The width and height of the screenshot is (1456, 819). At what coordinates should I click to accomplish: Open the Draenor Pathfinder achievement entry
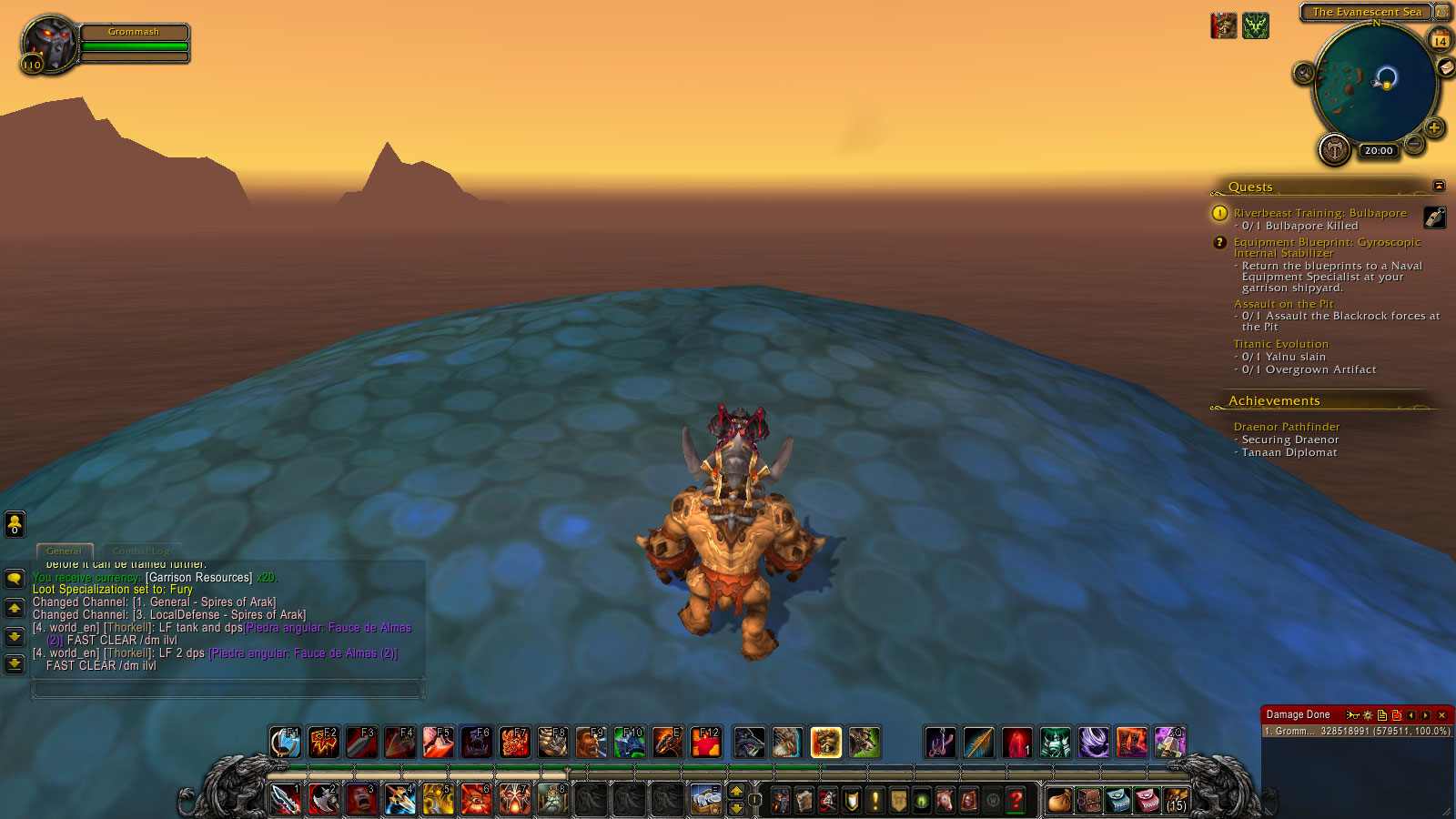(1286, 427)
